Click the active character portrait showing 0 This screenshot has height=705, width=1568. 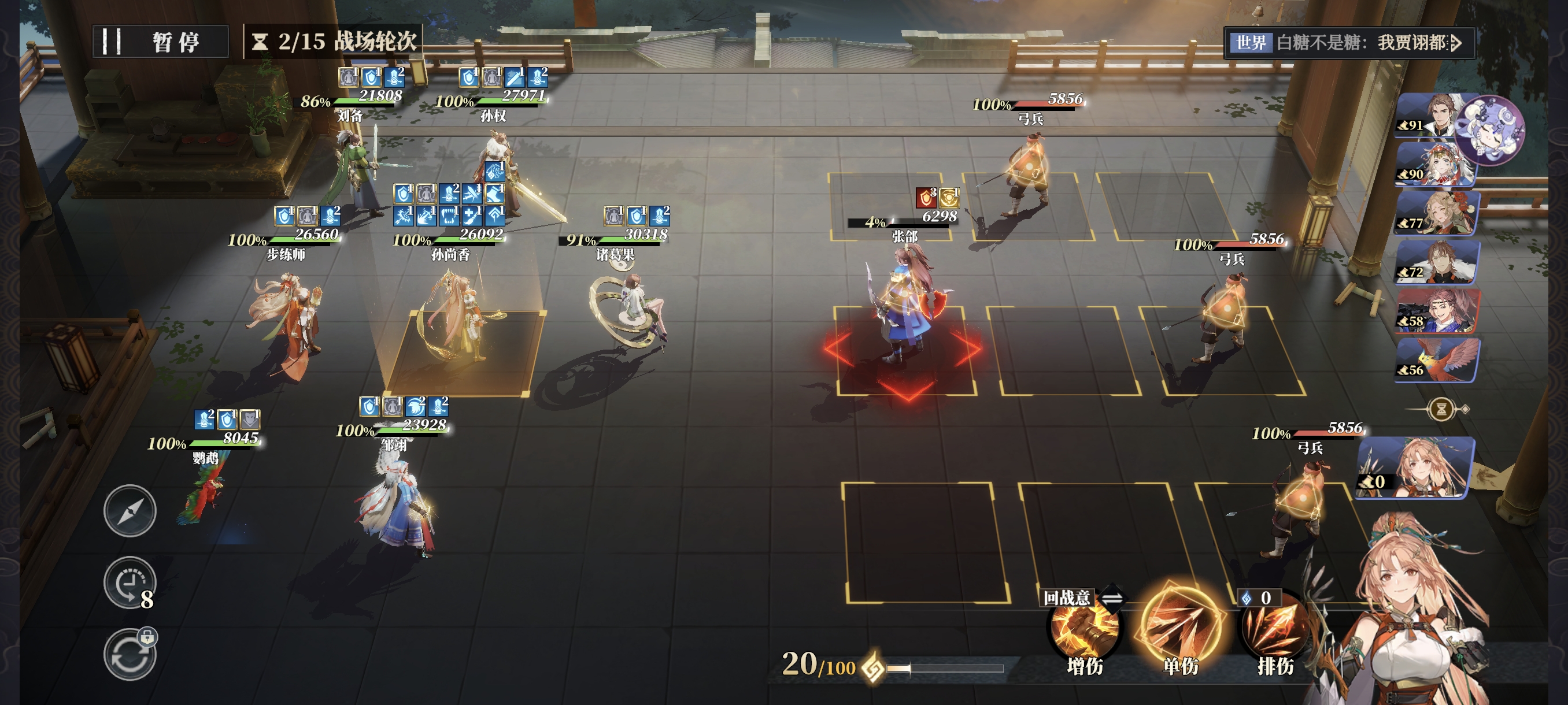[1415, 467]
